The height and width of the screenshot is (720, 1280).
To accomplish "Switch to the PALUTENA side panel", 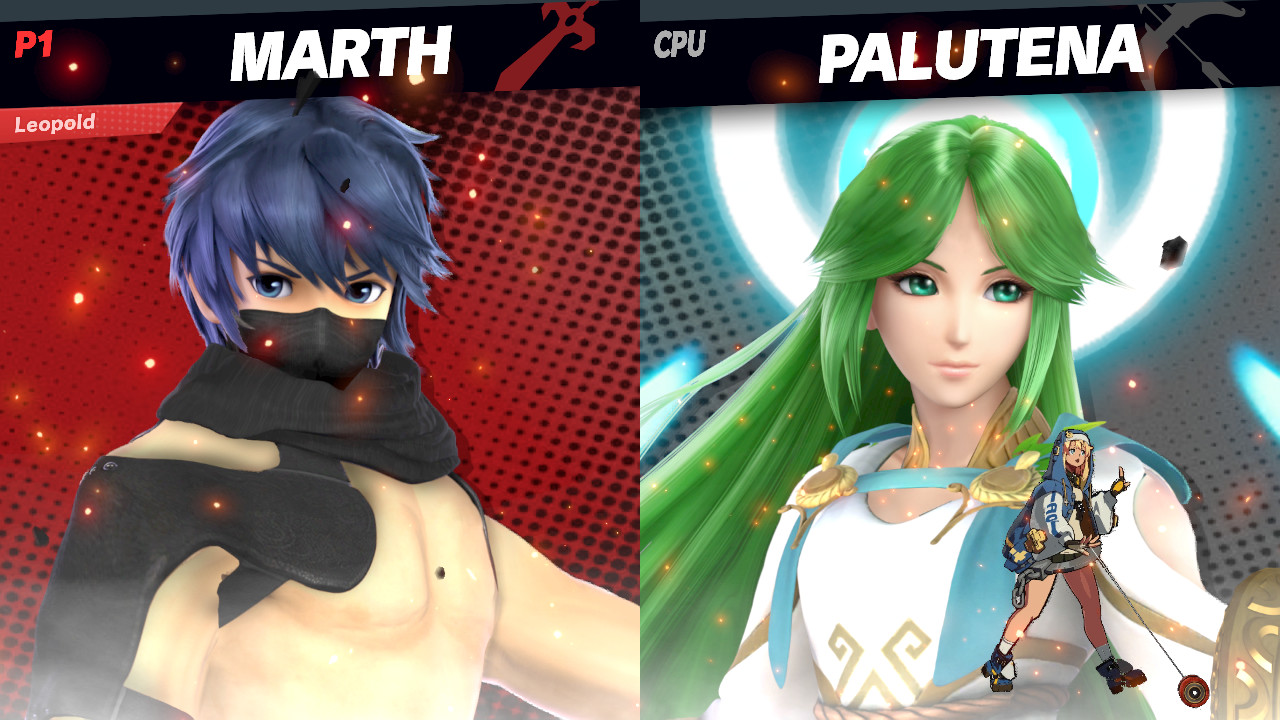I will click(x=960, y=400).
